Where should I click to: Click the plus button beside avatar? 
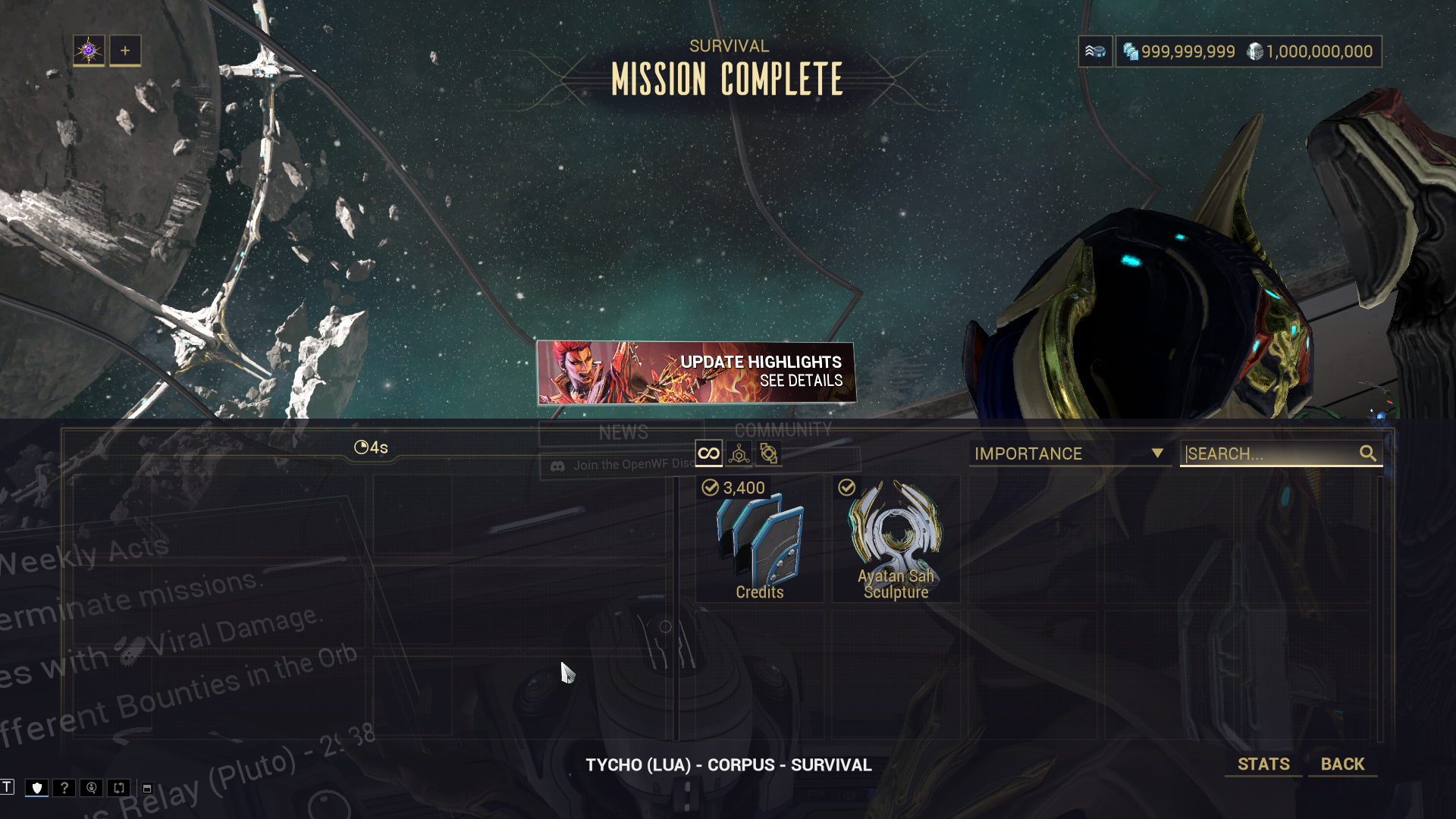click(x=125, y=51)
